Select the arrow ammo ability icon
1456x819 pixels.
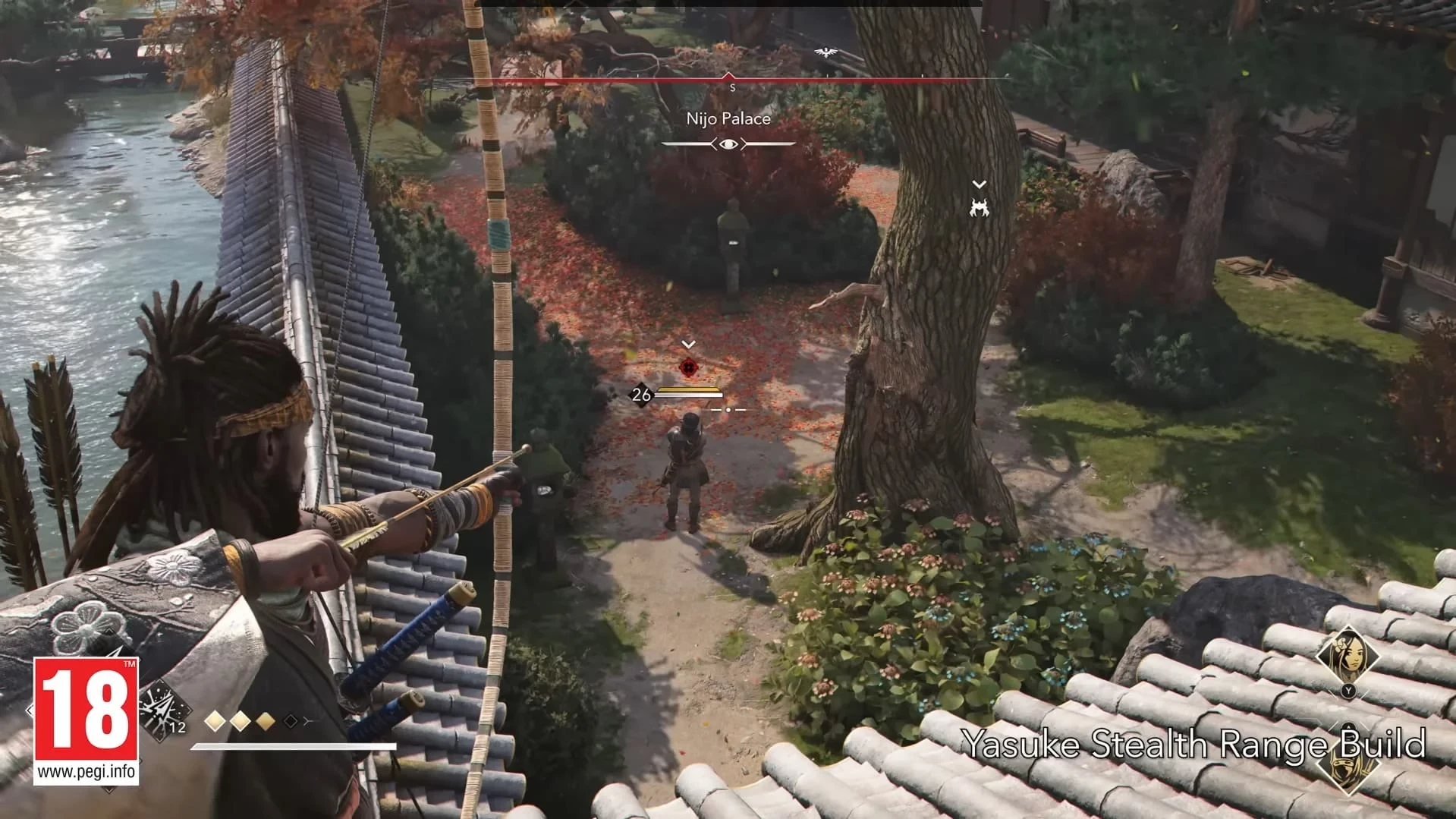[162, 709]
